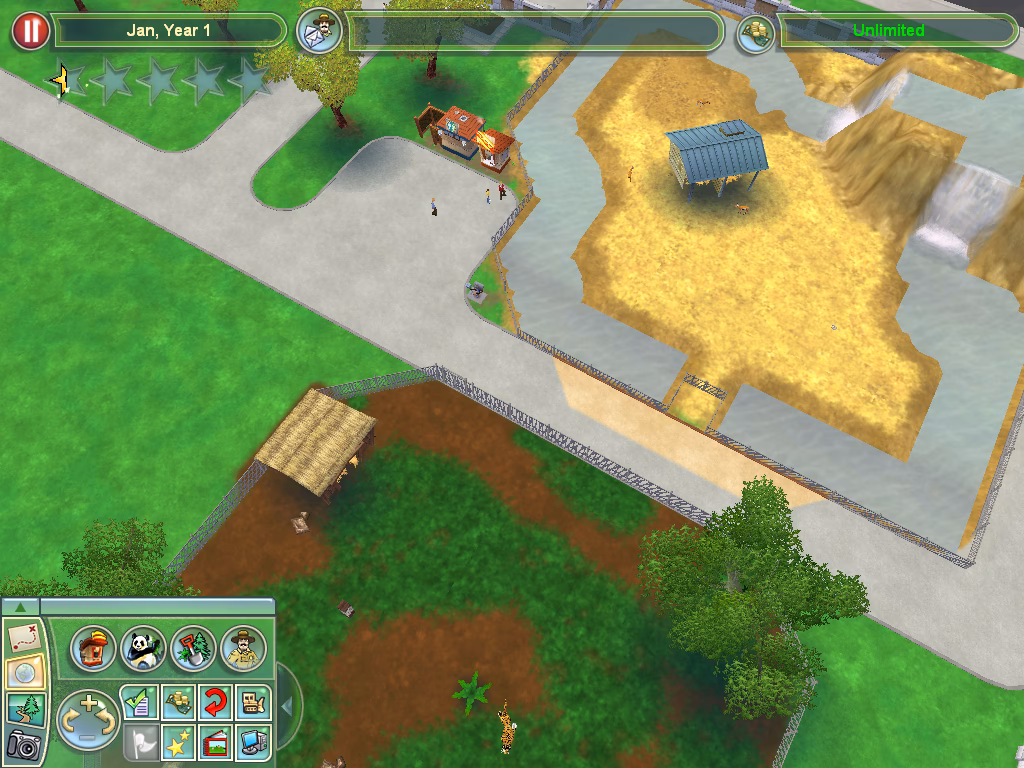Switch to the tree and path view tab
The height and width of the screenshot is (768, 1024).
pyautogui.click(x=23, y=708)
